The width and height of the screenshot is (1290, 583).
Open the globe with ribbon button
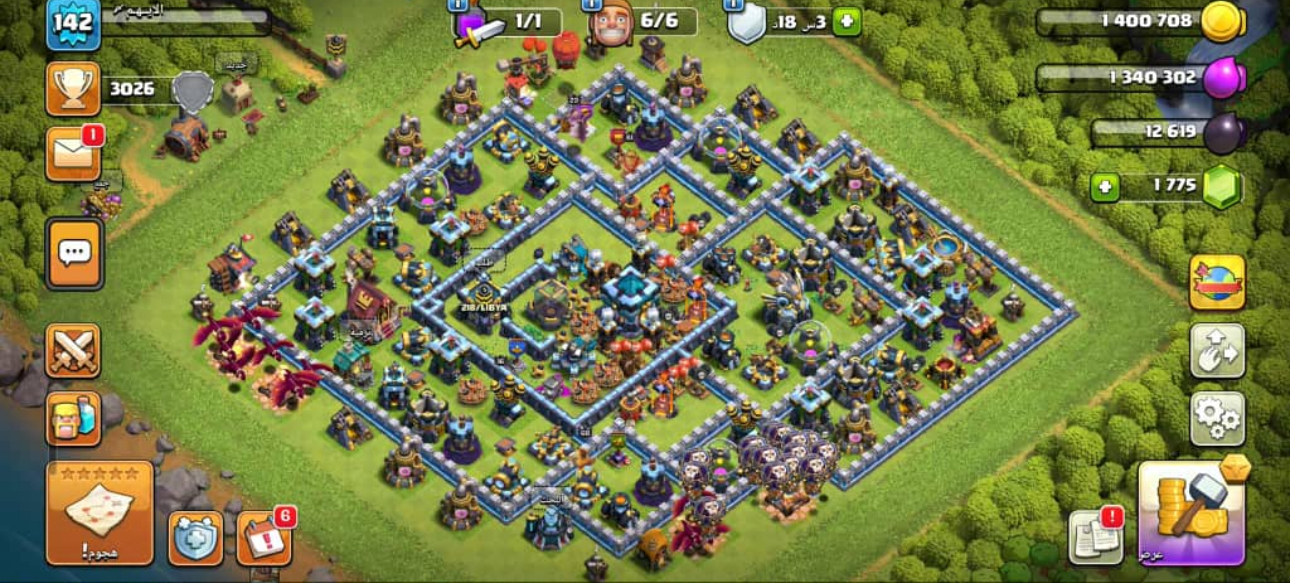1217,282
